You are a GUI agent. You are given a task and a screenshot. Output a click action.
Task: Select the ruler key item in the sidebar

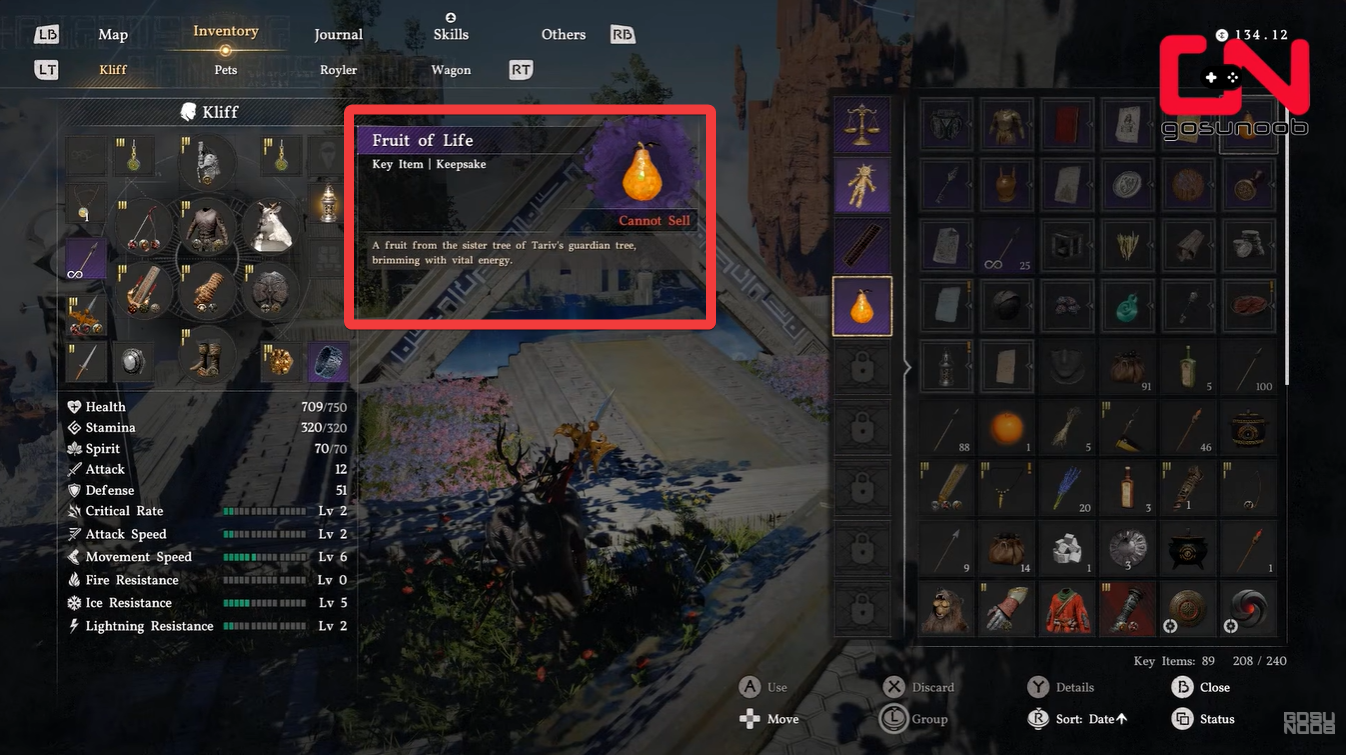[862, 247]
